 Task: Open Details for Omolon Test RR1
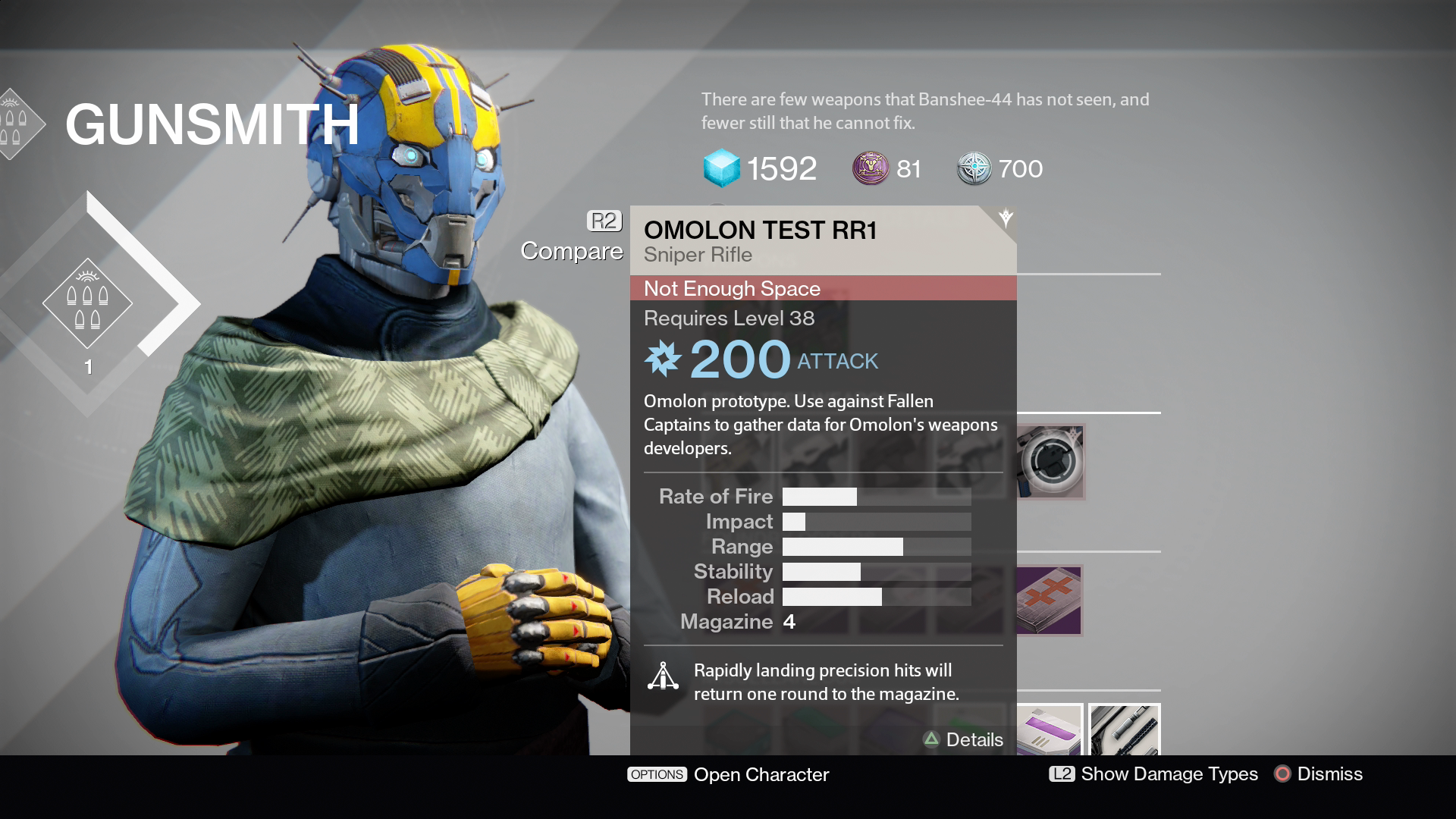click(x=963, y=739)
